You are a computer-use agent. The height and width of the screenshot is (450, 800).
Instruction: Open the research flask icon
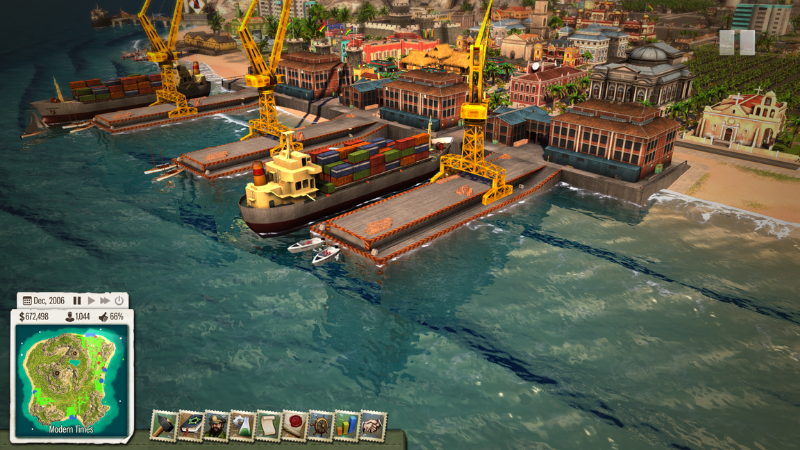[x=242, y=426]
